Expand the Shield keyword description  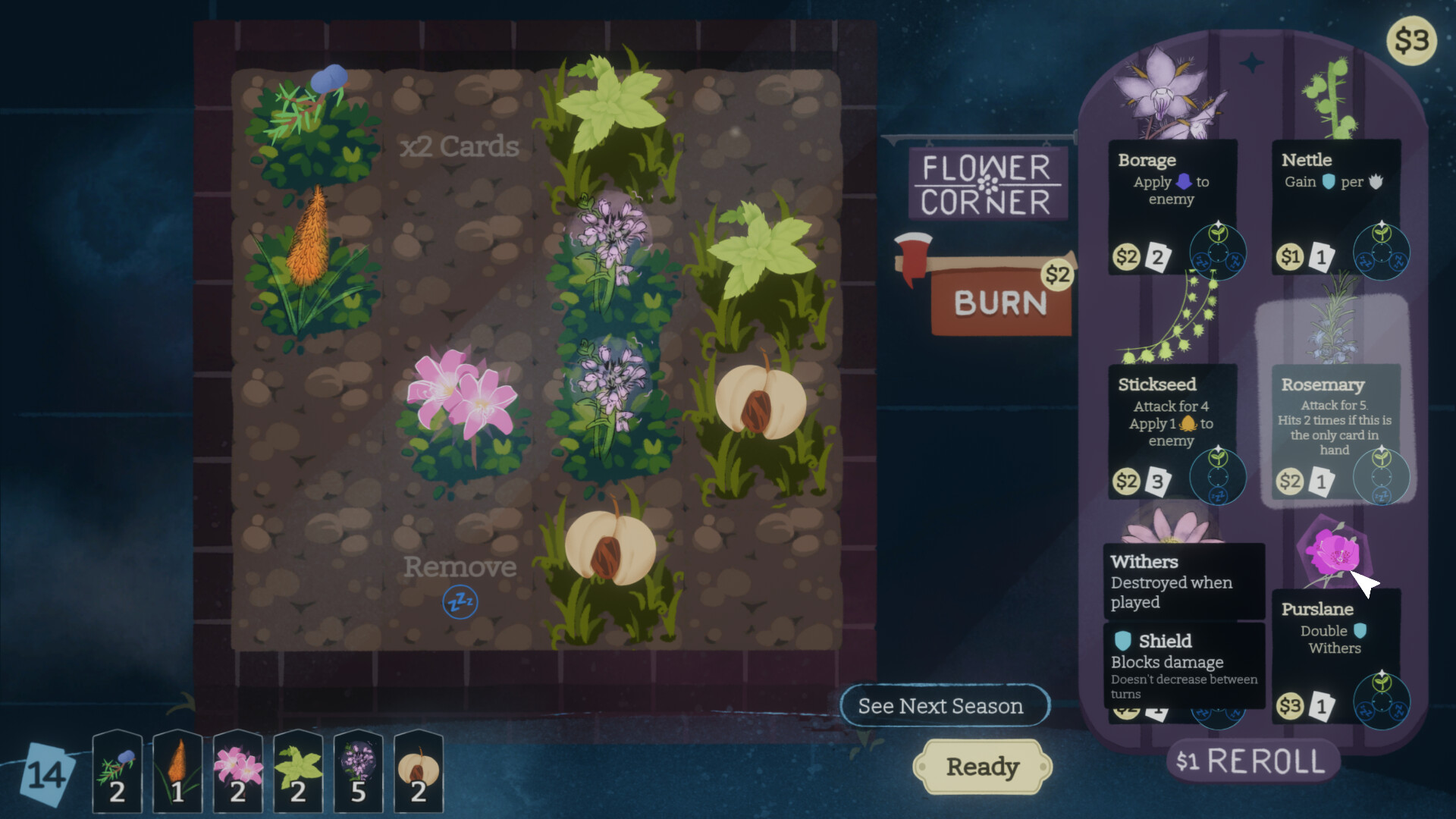click(x=1183, y=662)
